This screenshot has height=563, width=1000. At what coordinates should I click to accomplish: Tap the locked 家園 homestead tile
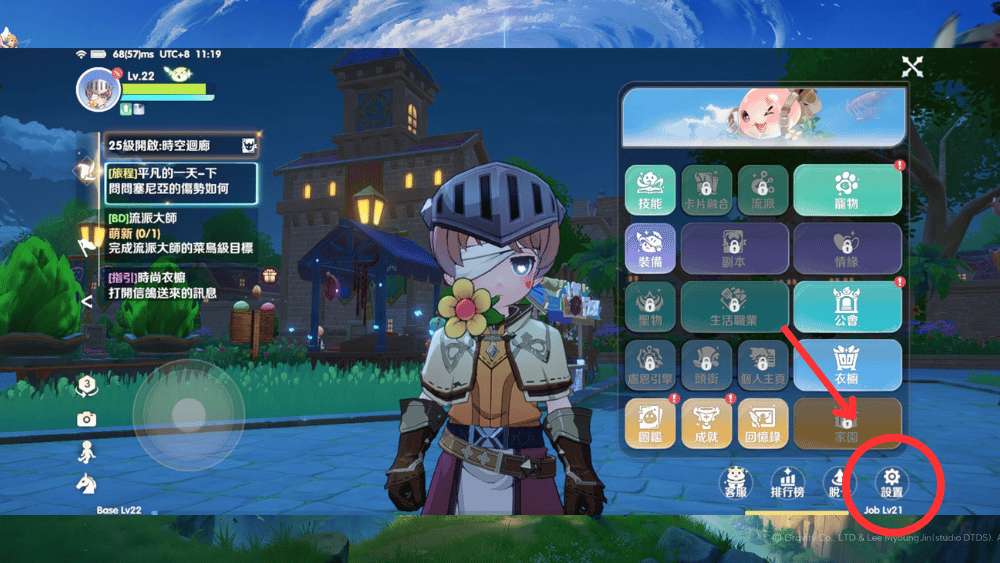(847, 422)
